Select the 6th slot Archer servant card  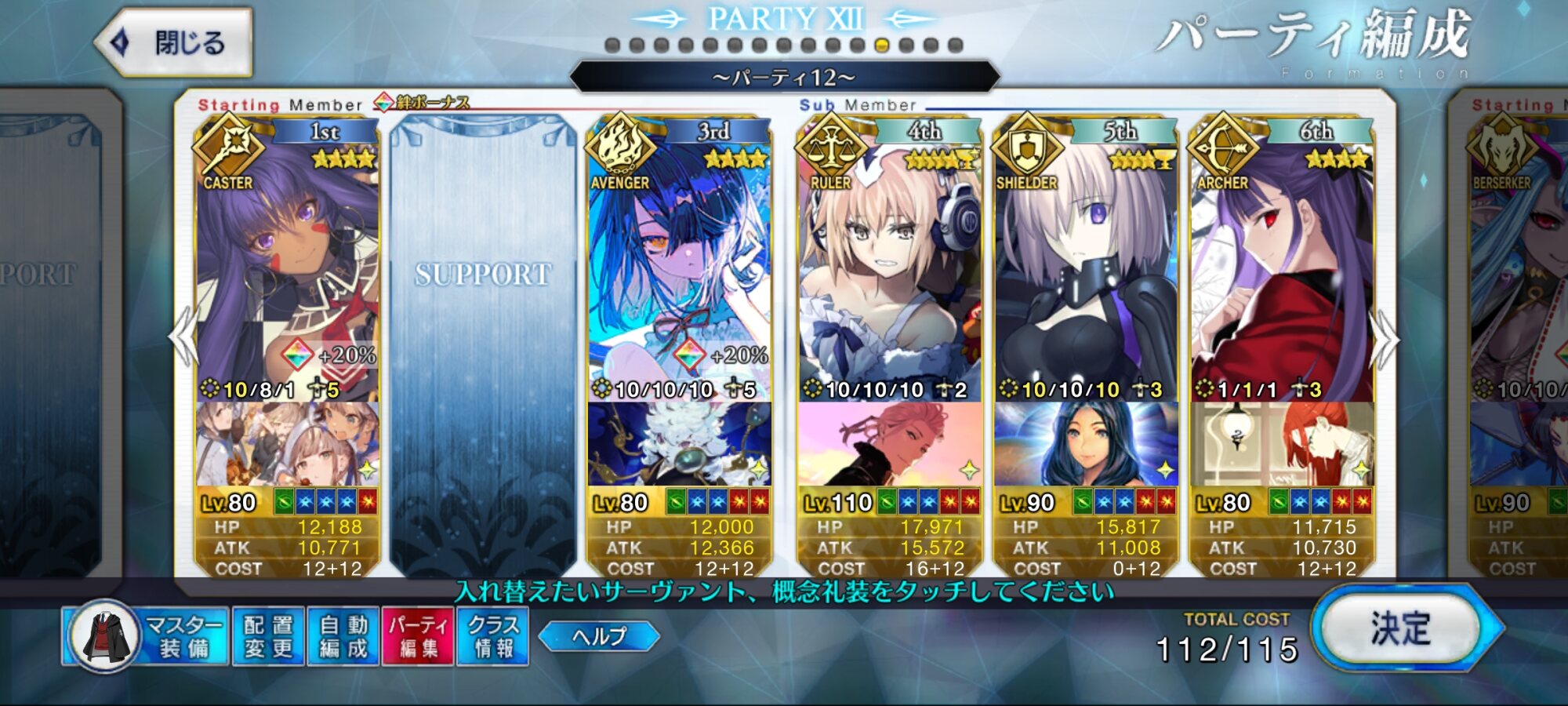(x=1282, y=267)
